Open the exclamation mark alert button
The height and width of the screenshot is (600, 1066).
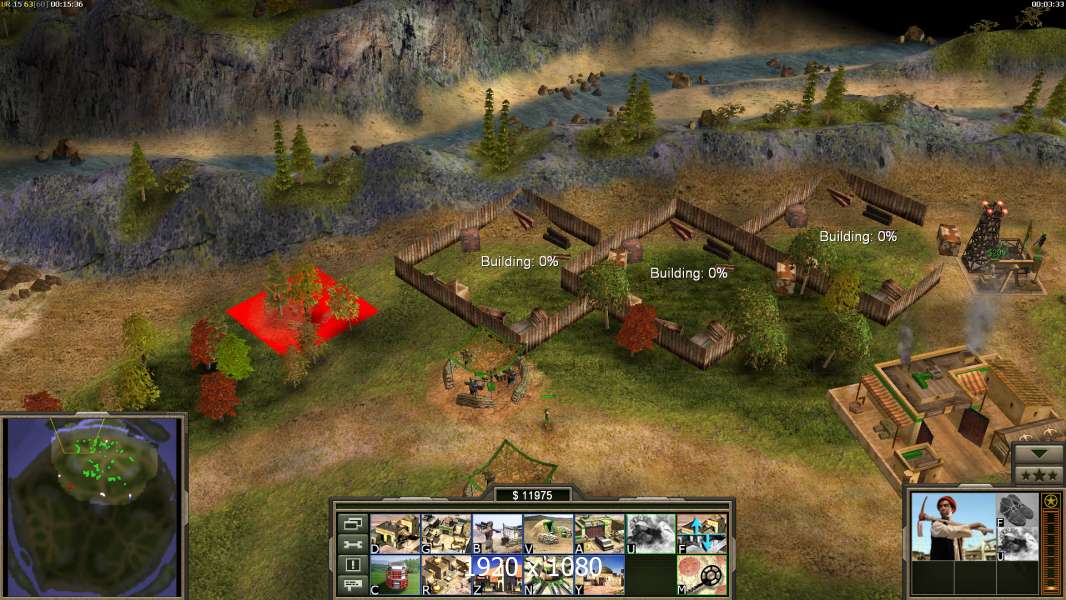point(352,565)
